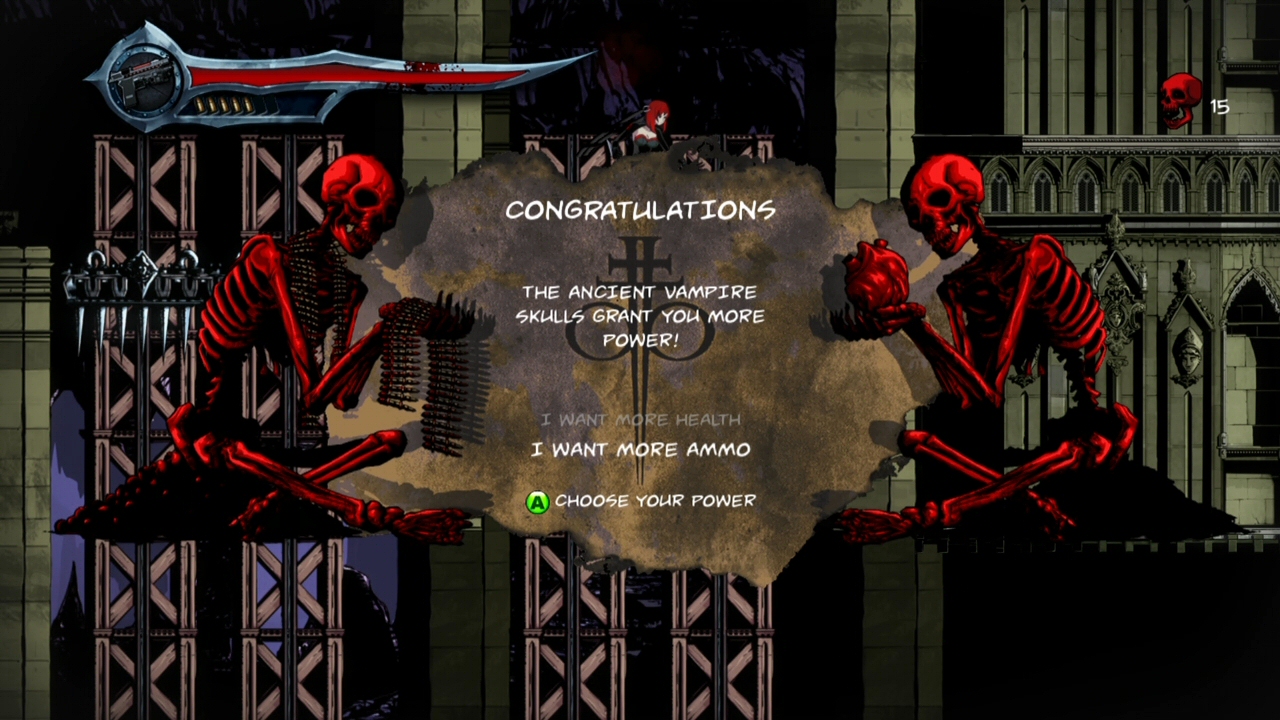The image size is (1280, 720).
Task: Choose the I Want More Health option
Action: (640, 419)
